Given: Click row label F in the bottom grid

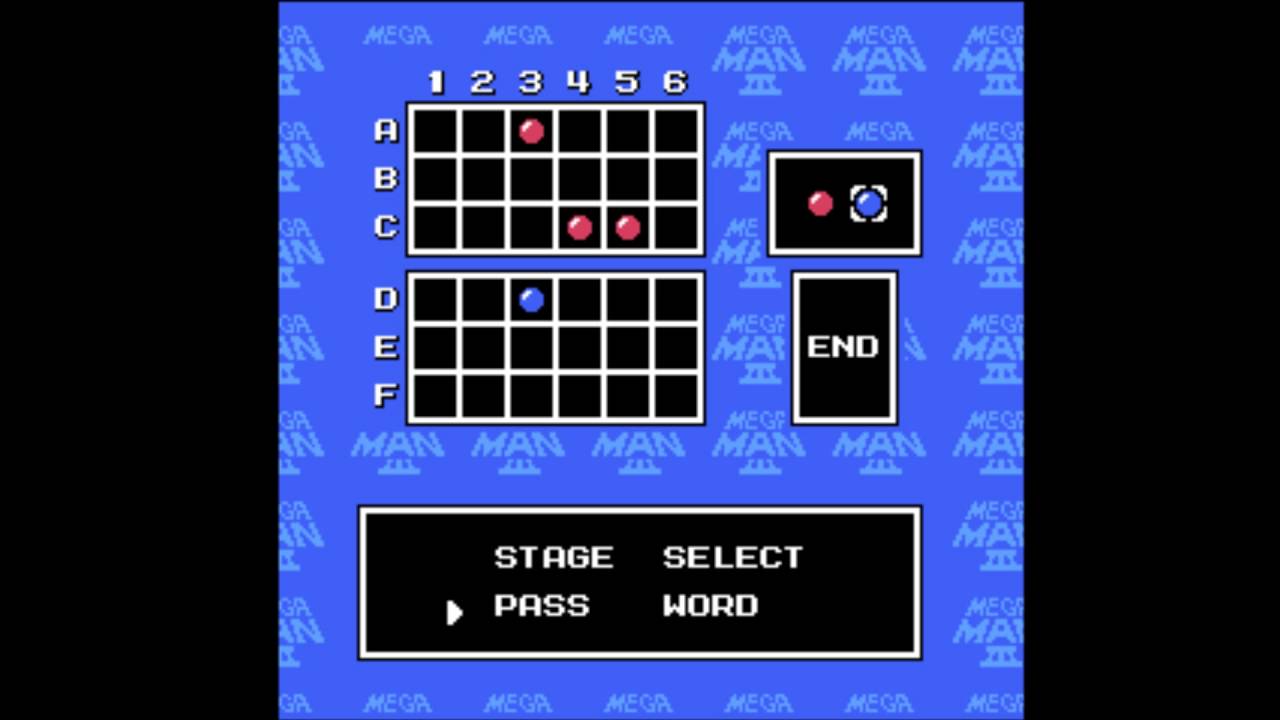Looking at the screenshot, I should click(x=385, y=395).
